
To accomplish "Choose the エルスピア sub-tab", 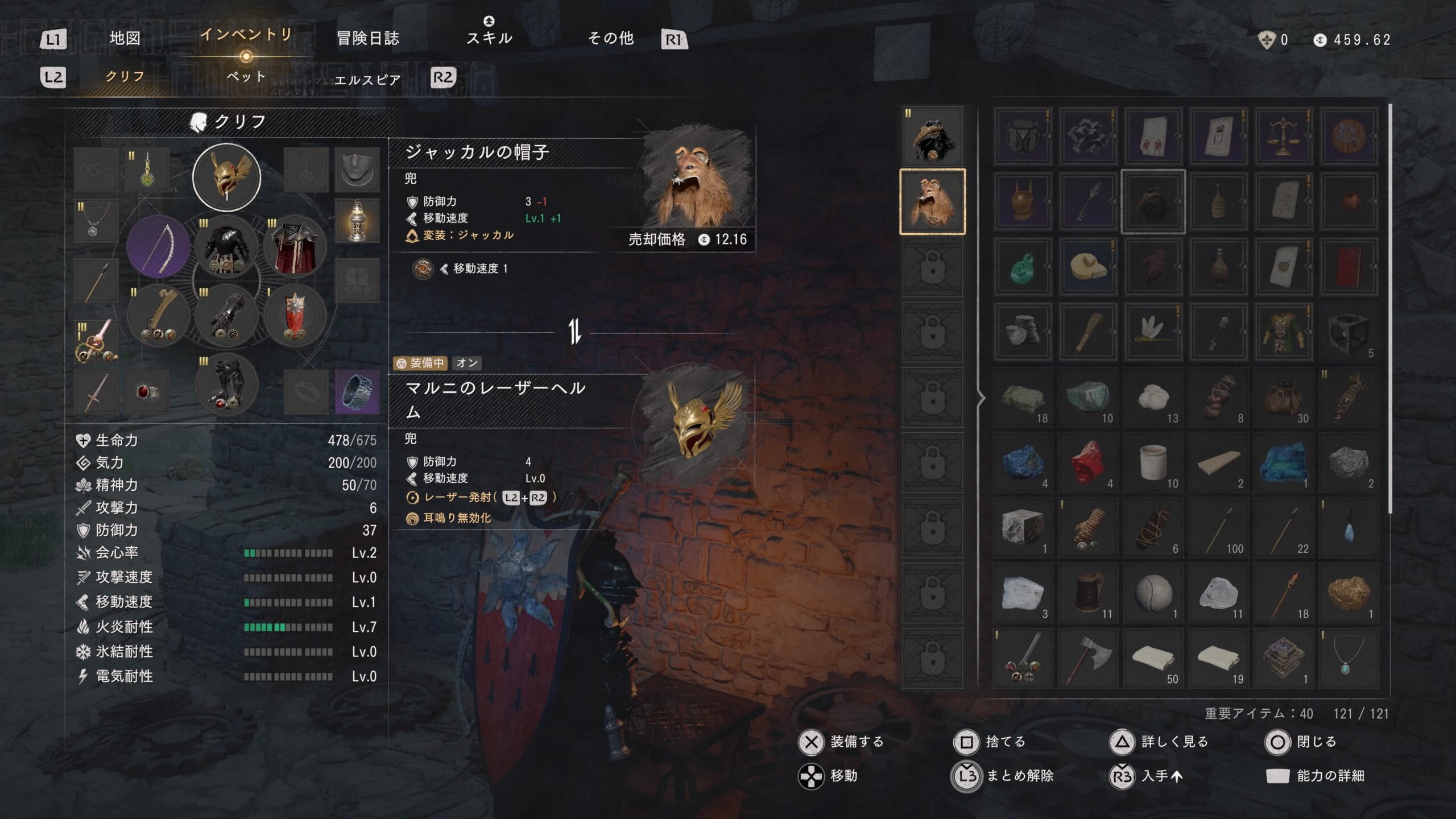I will coord(367,80).
